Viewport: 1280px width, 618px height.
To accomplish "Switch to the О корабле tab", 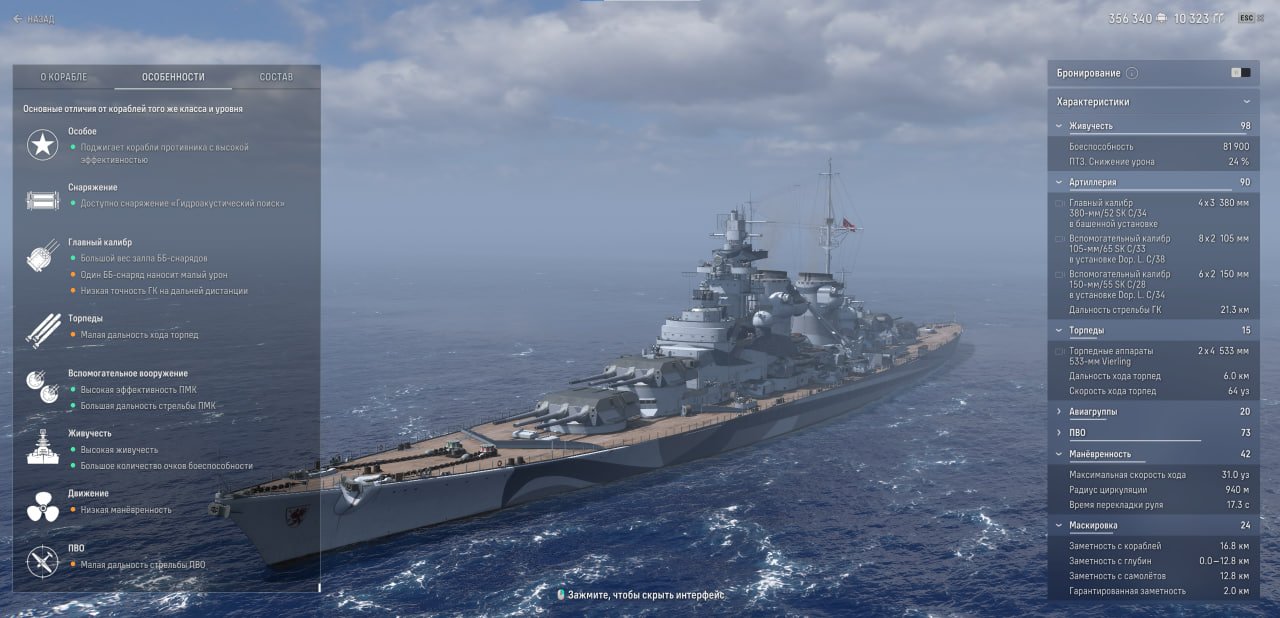I will tap(64, 77).
